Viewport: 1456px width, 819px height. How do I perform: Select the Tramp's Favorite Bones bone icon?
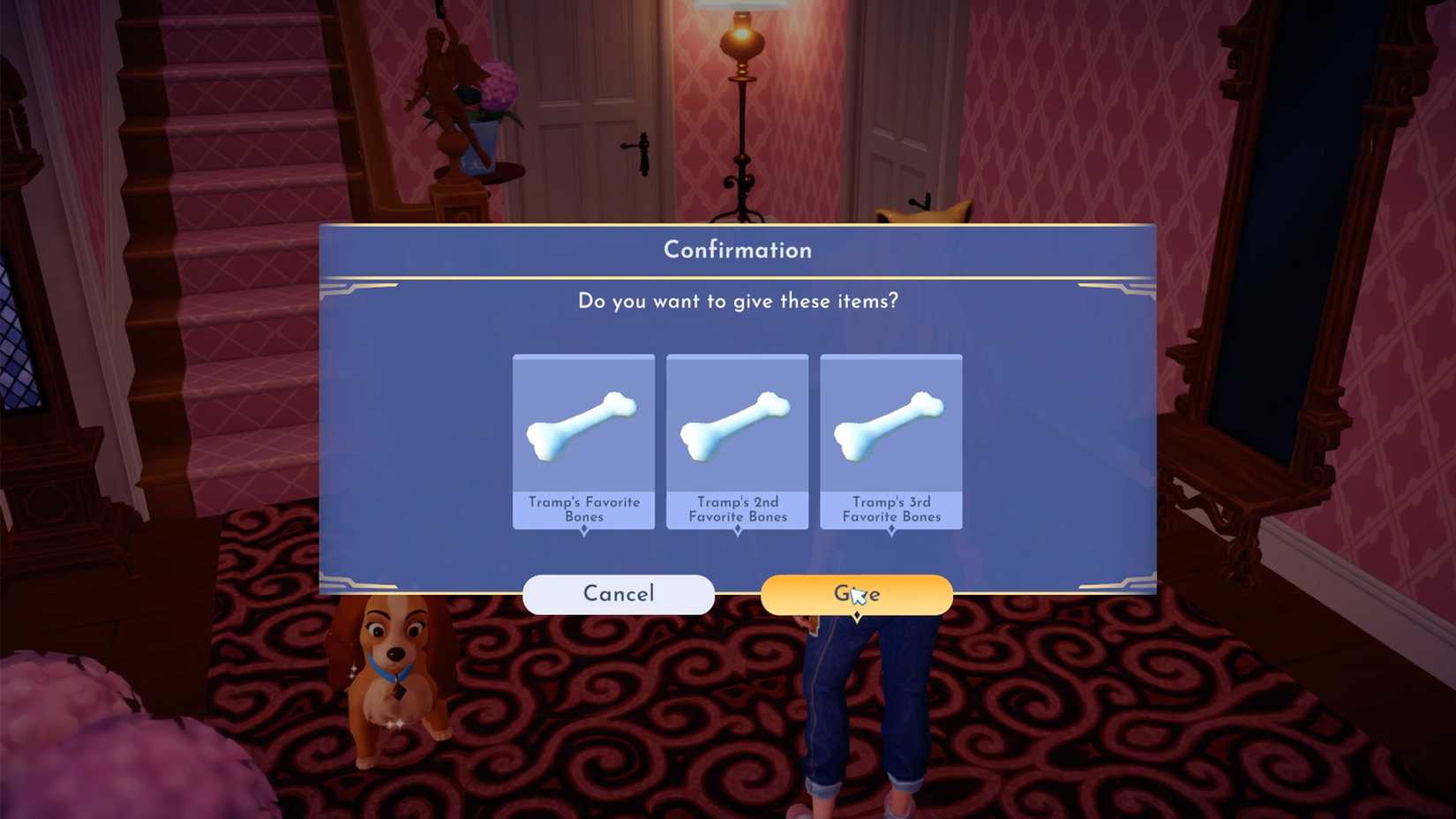coord(583,422)
